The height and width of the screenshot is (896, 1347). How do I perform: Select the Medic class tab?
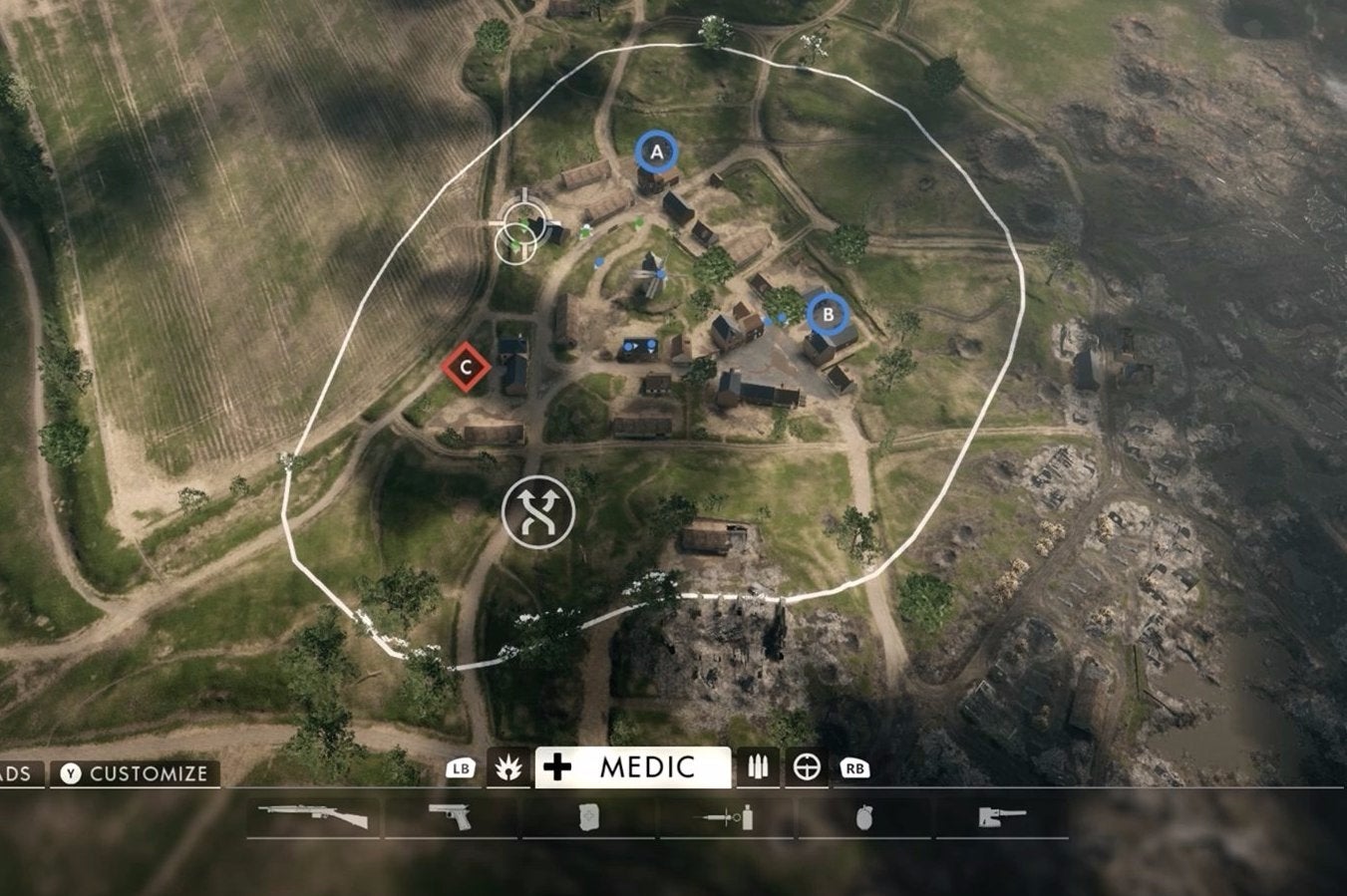pos(632,767)
